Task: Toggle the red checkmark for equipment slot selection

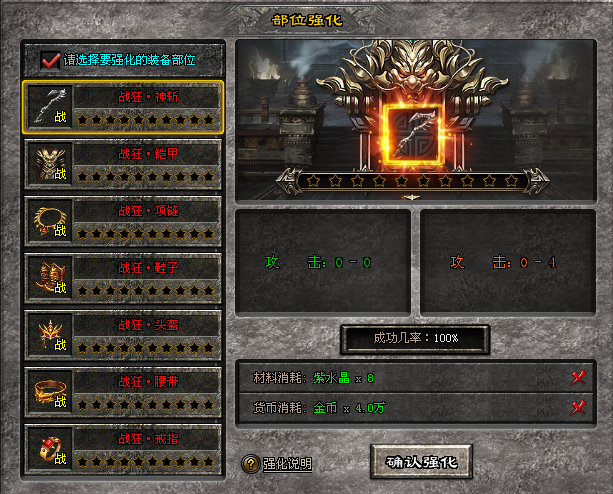Action: 51,60
